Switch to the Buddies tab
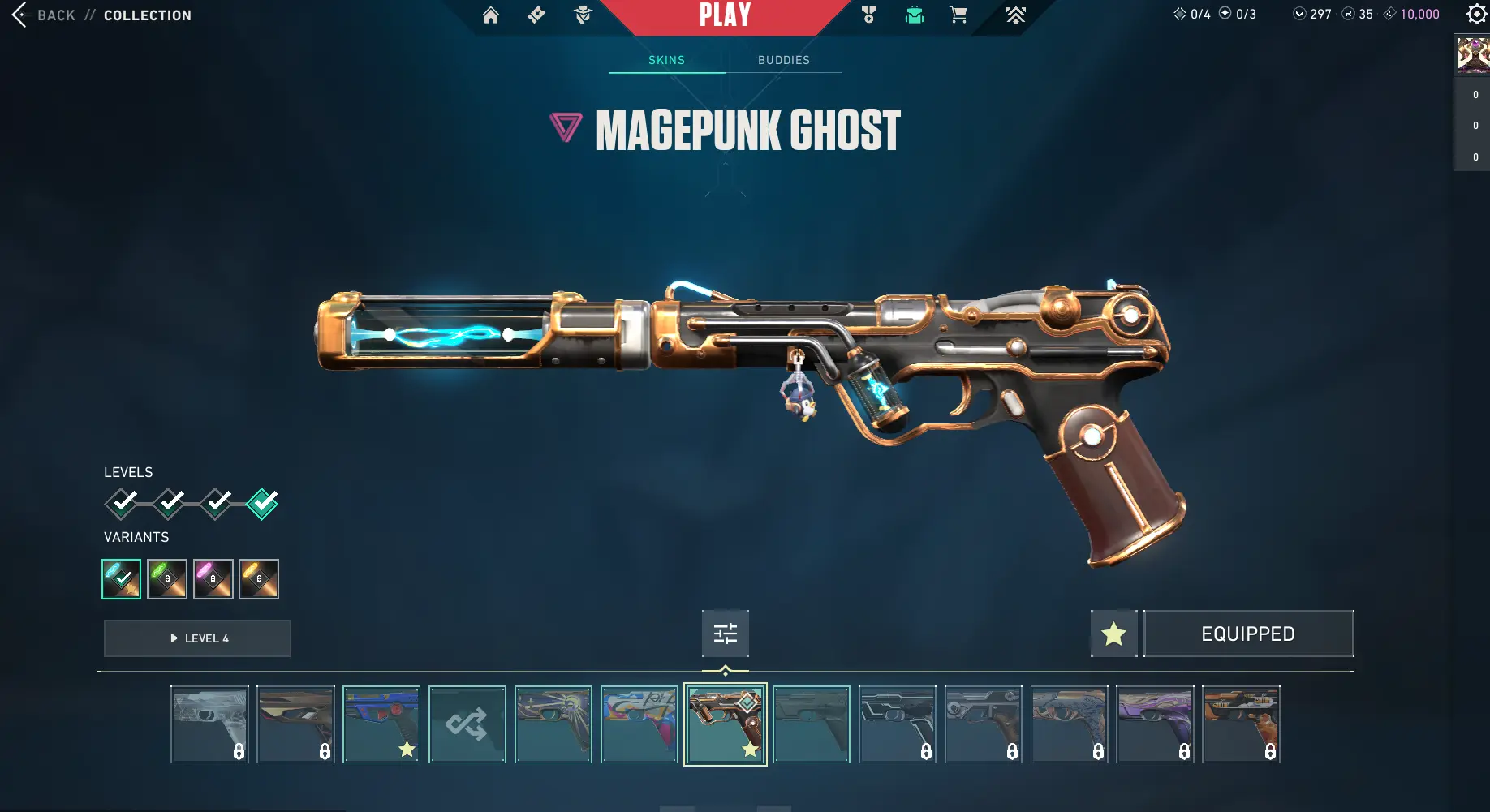Viewport: 1490px width, 812px height. 783,60
